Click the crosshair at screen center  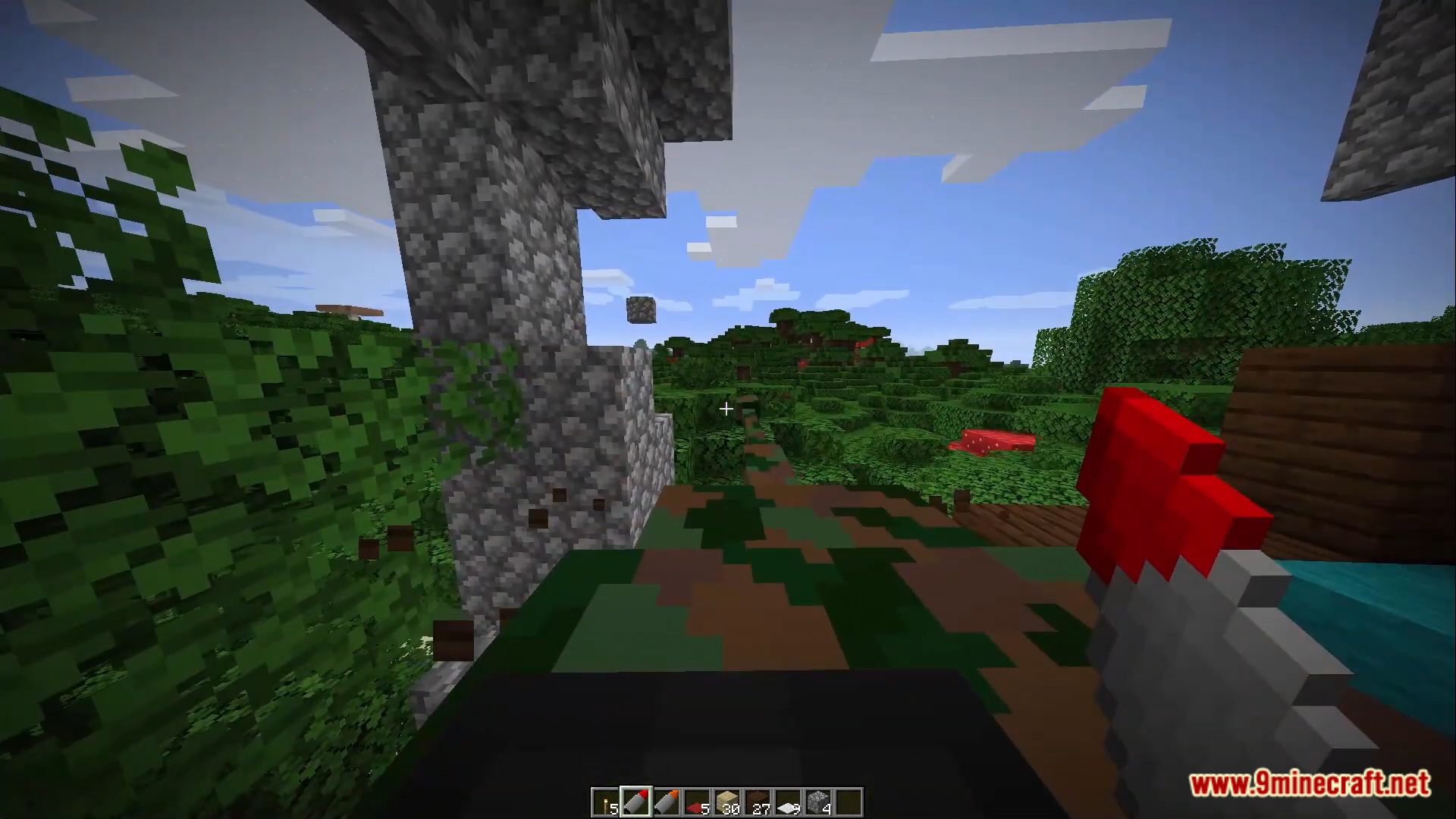click(725, 409)
